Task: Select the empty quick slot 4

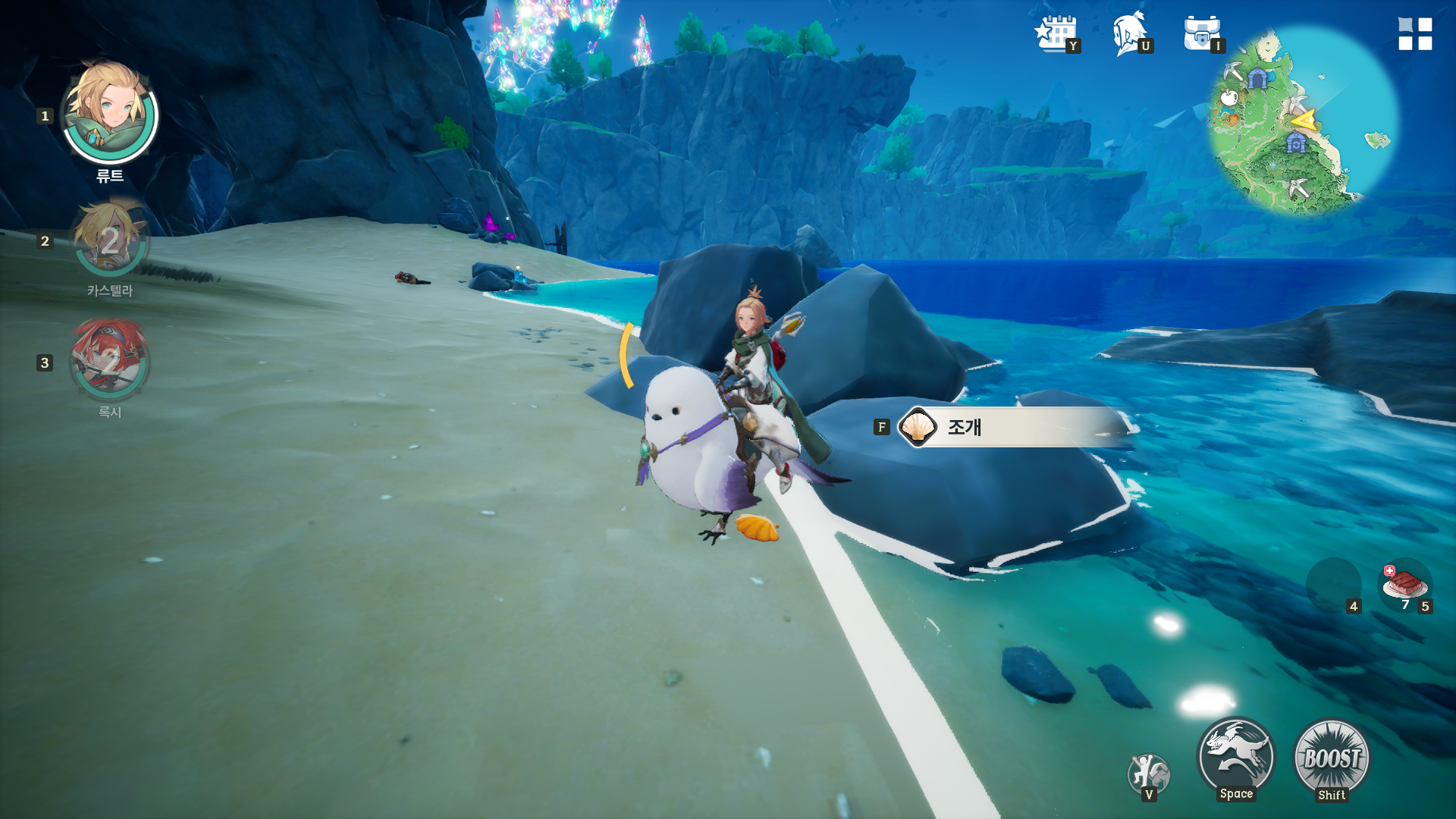Action: click(x=1333, y=584)
